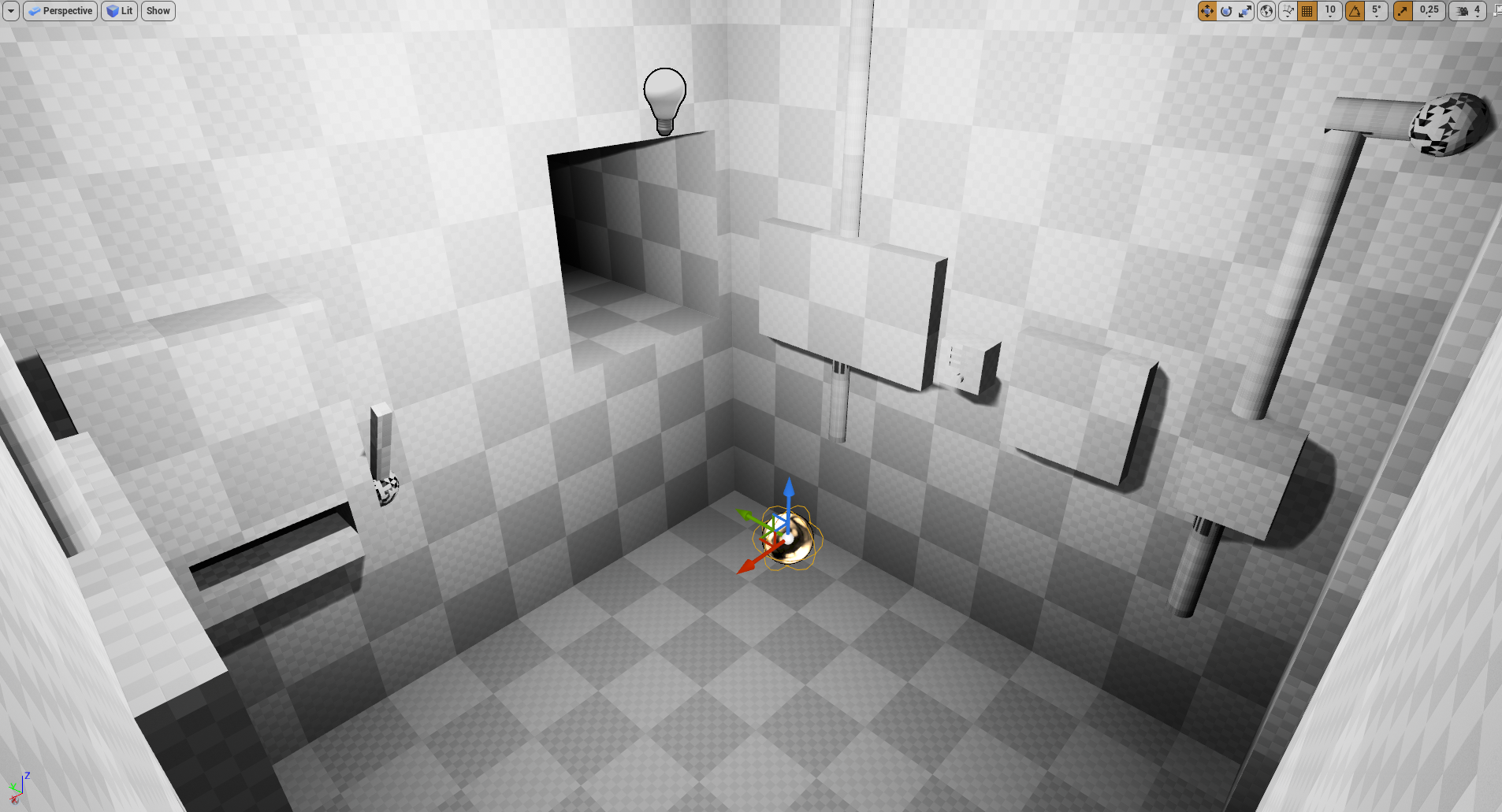Click the camera speed icon
Viewport: 1502px width, 812px height.
tap(1462, 11)
